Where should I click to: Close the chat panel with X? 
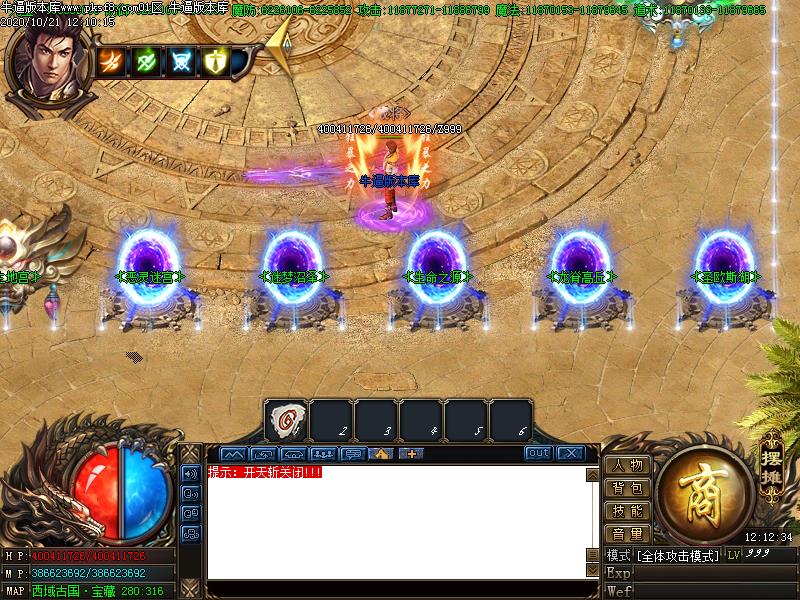pyautogui.click(x=570, y=453)
